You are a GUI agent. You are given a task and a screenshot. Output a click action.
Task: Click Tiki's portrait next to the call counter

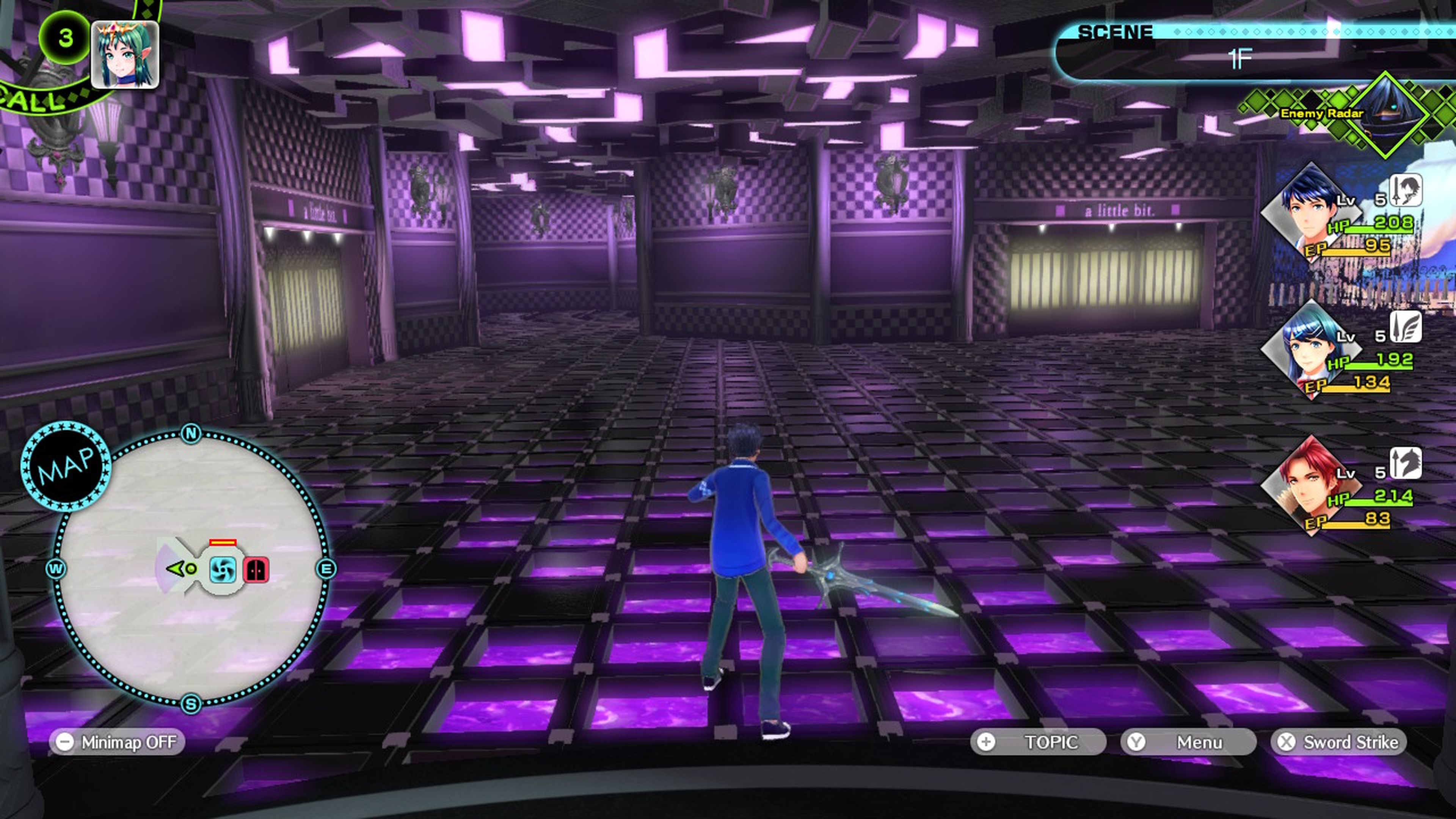coord(126,54)
